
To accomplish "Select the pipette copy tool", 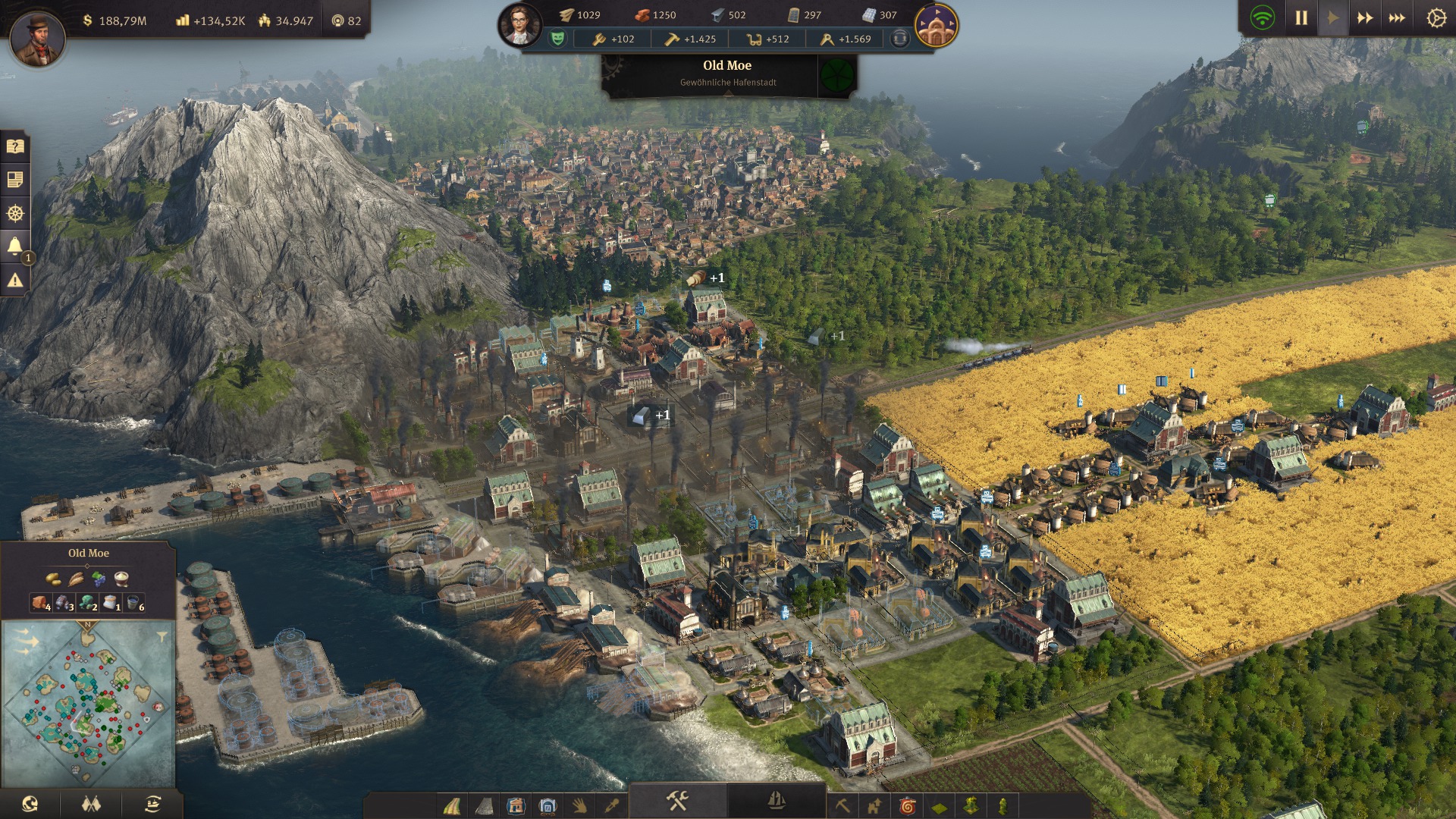I will tap(612, 805).
